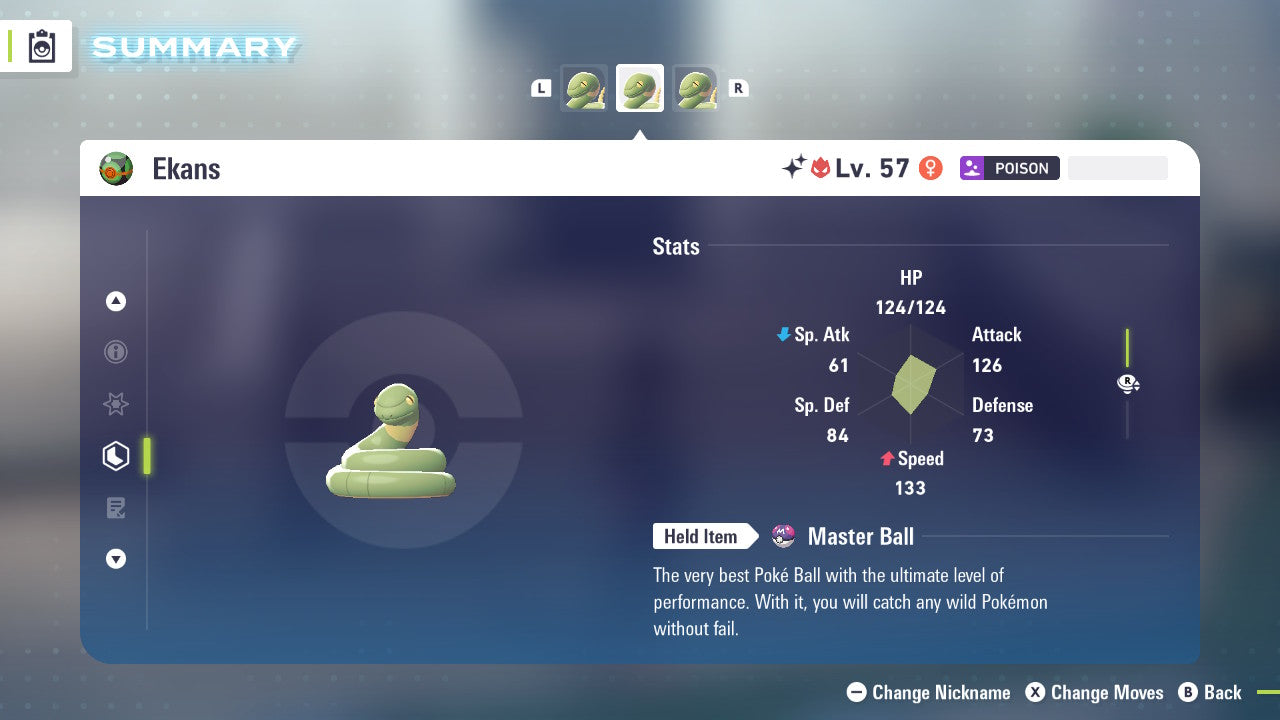Select the Stats page hexagon icon
Screen dimensions: 1280x720
pyautogui.click(x=116, y=456)
